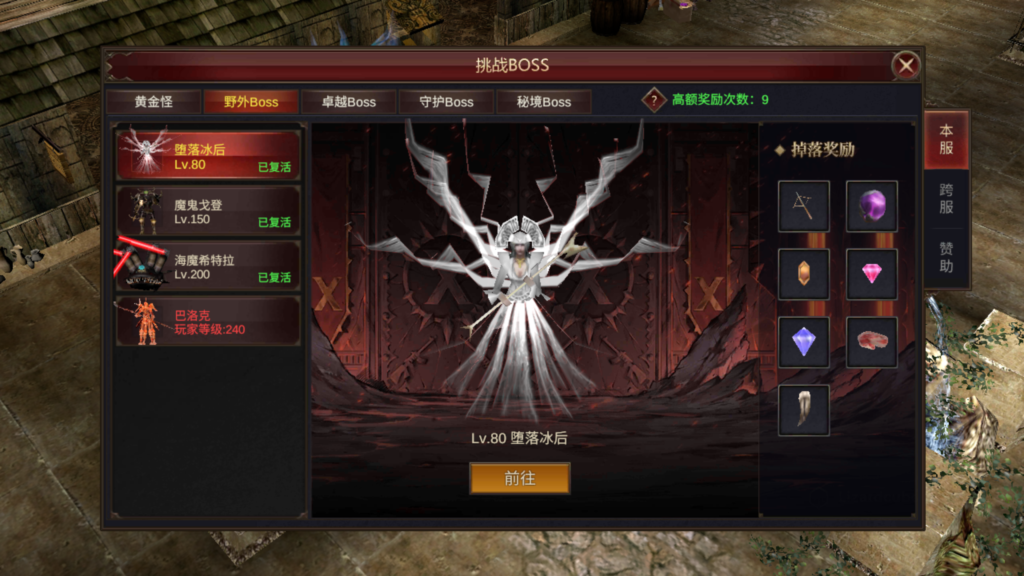Screen dimensions: 1024x576
Task: View the purple orb drop reward
Action: pyautogui.click(x=872, y=206)
